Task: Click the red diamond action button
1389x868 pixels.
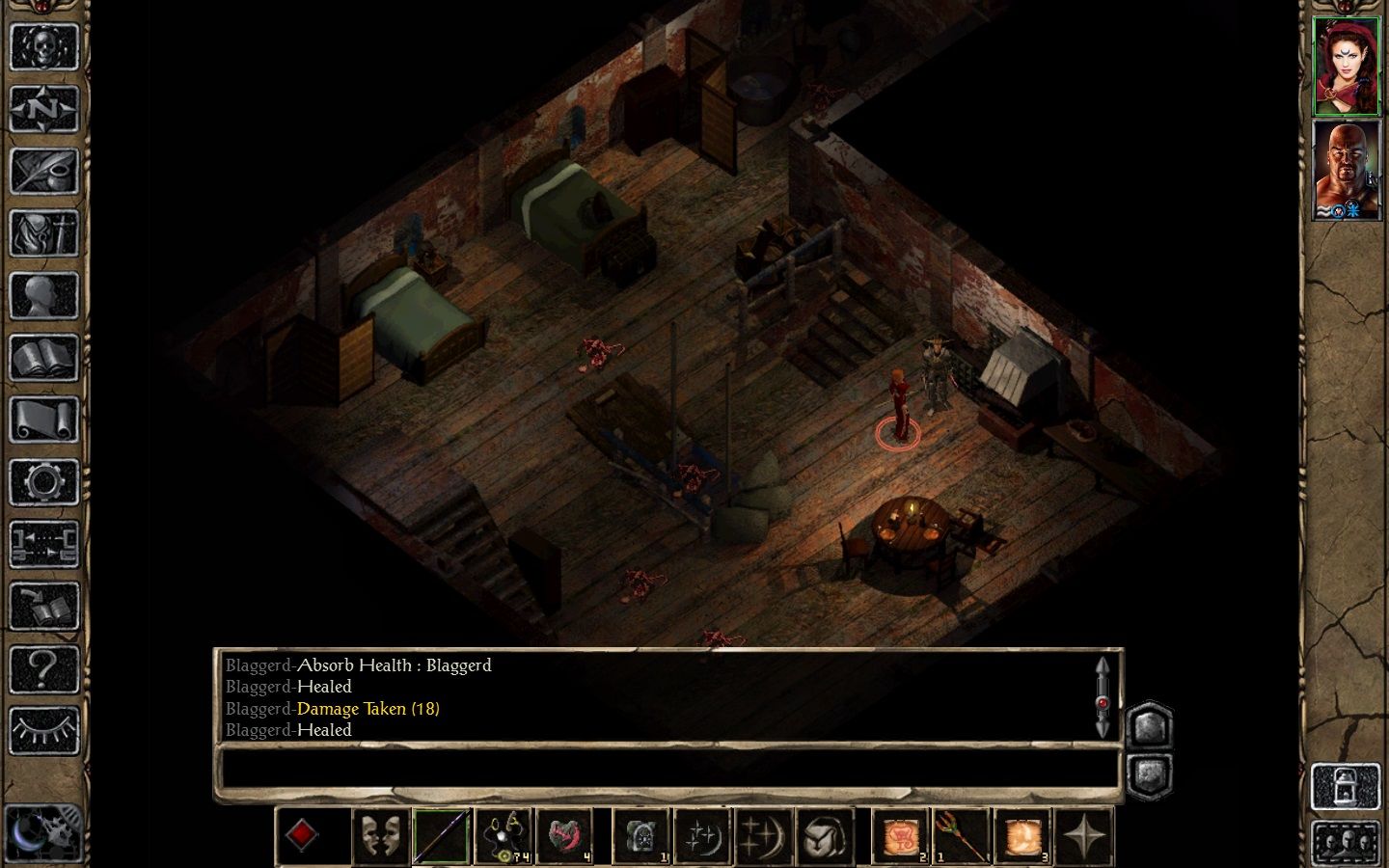Action: click(x=302, y=835)
